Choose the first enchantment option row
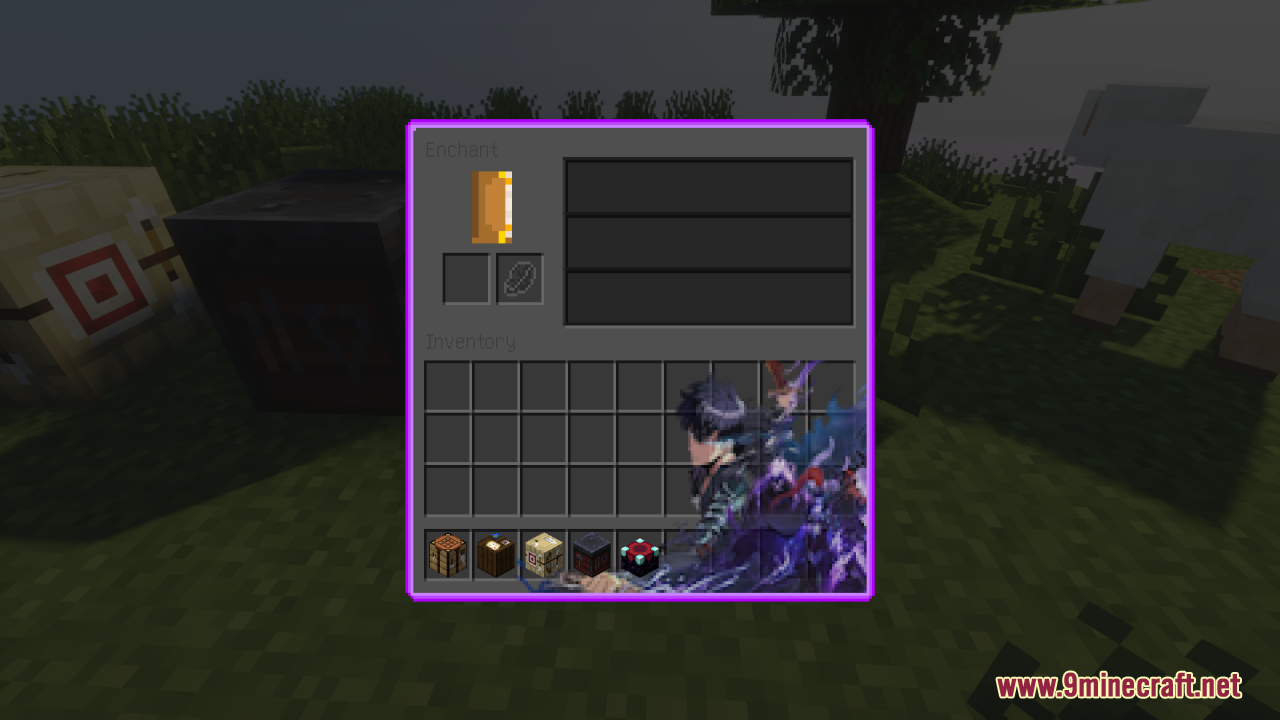Viewport: 1280px width, 720px height. point(708,186)
